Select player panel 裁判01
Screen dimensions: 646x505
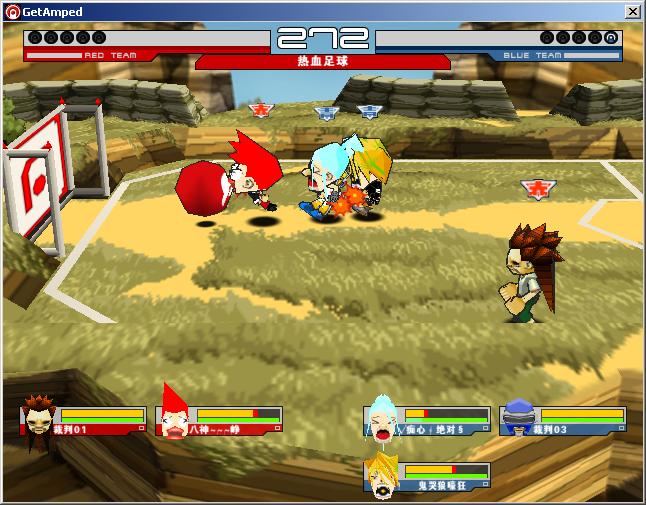83,421
